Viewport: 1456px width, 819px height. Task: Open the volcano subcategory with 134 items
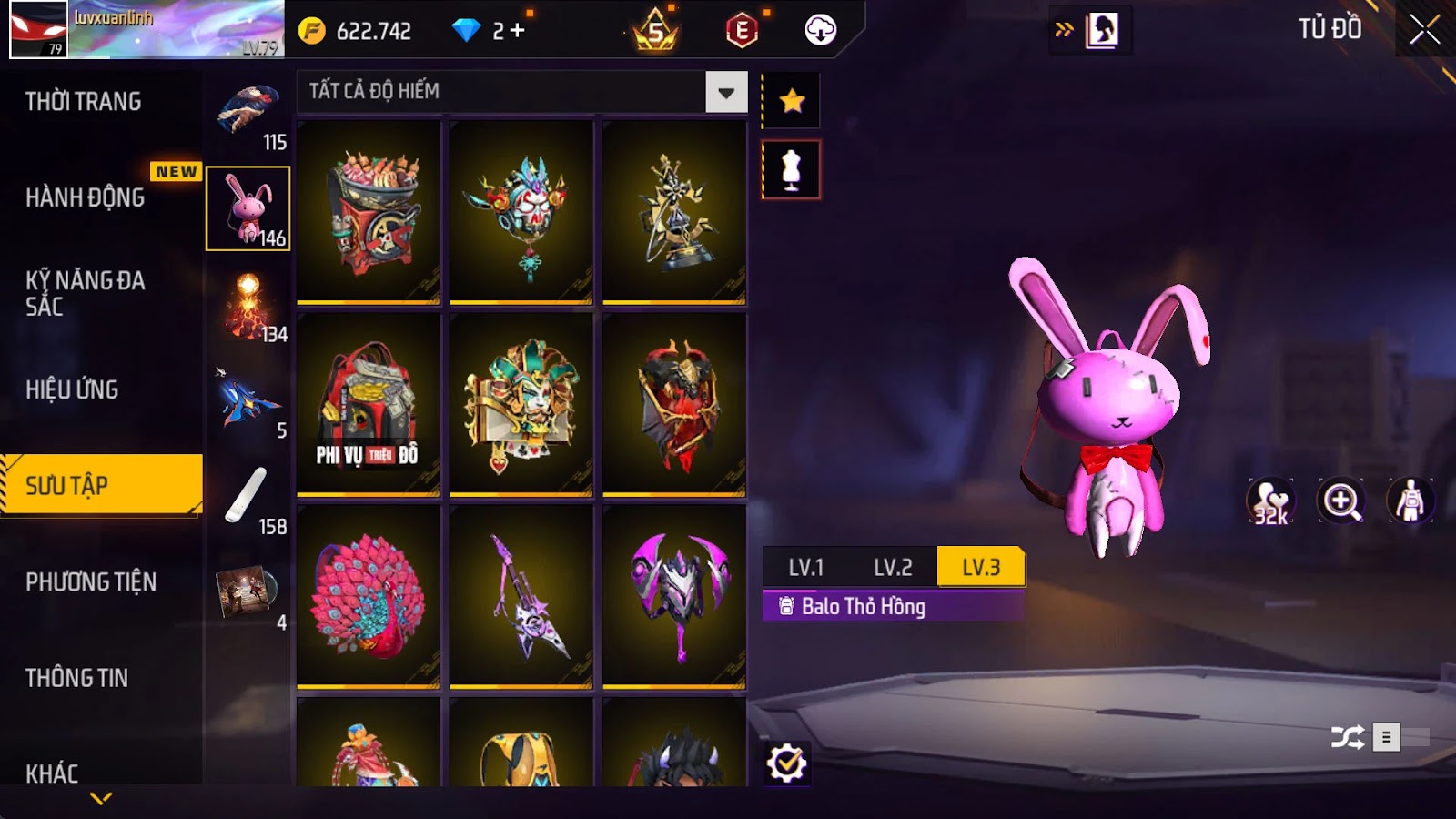(248, 308)
